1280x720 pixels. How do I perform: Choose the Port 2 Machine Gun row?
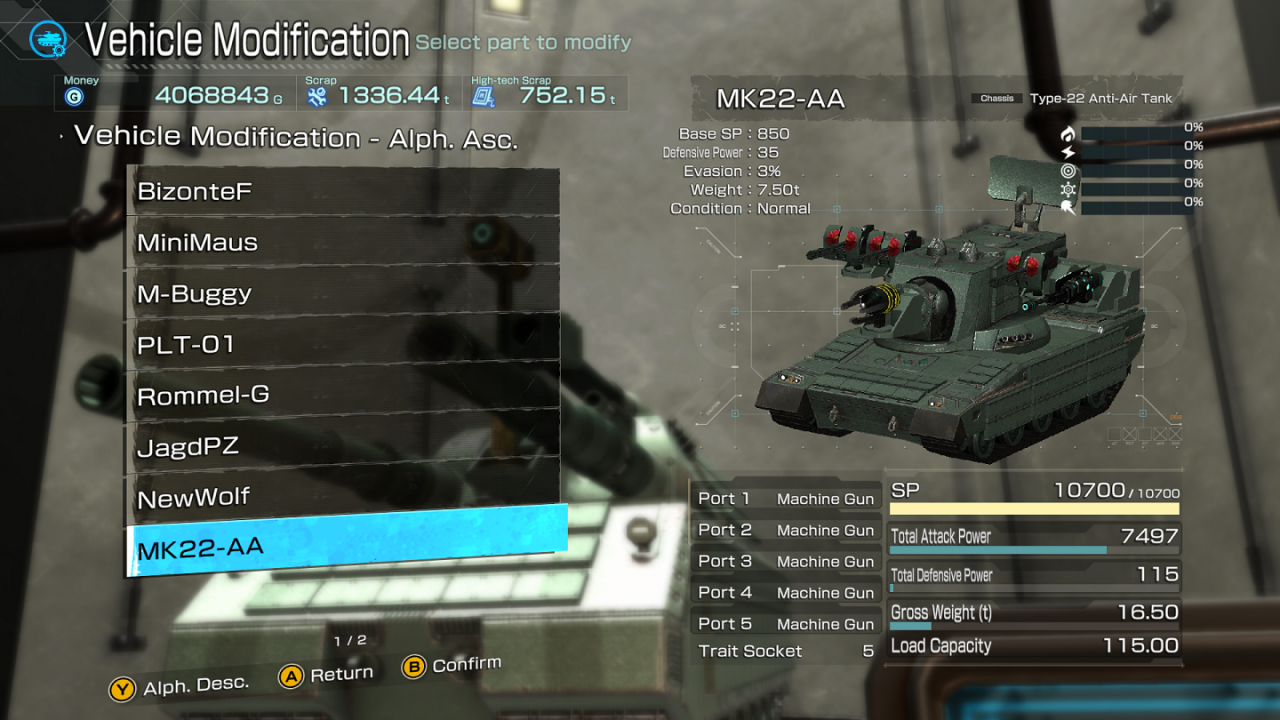click(x=785, y=530)
